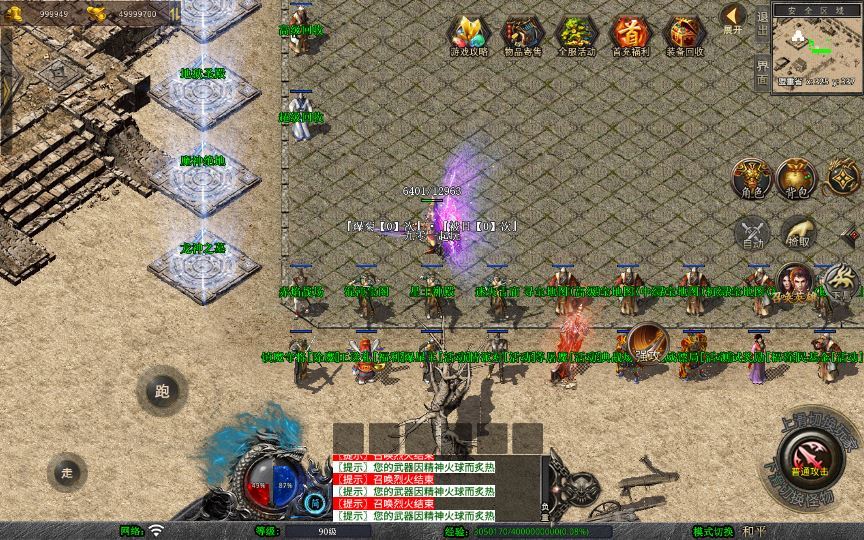Screen dimensions: 864x540
Task: Click the 退出 exit button
Action: coord(762,22)
